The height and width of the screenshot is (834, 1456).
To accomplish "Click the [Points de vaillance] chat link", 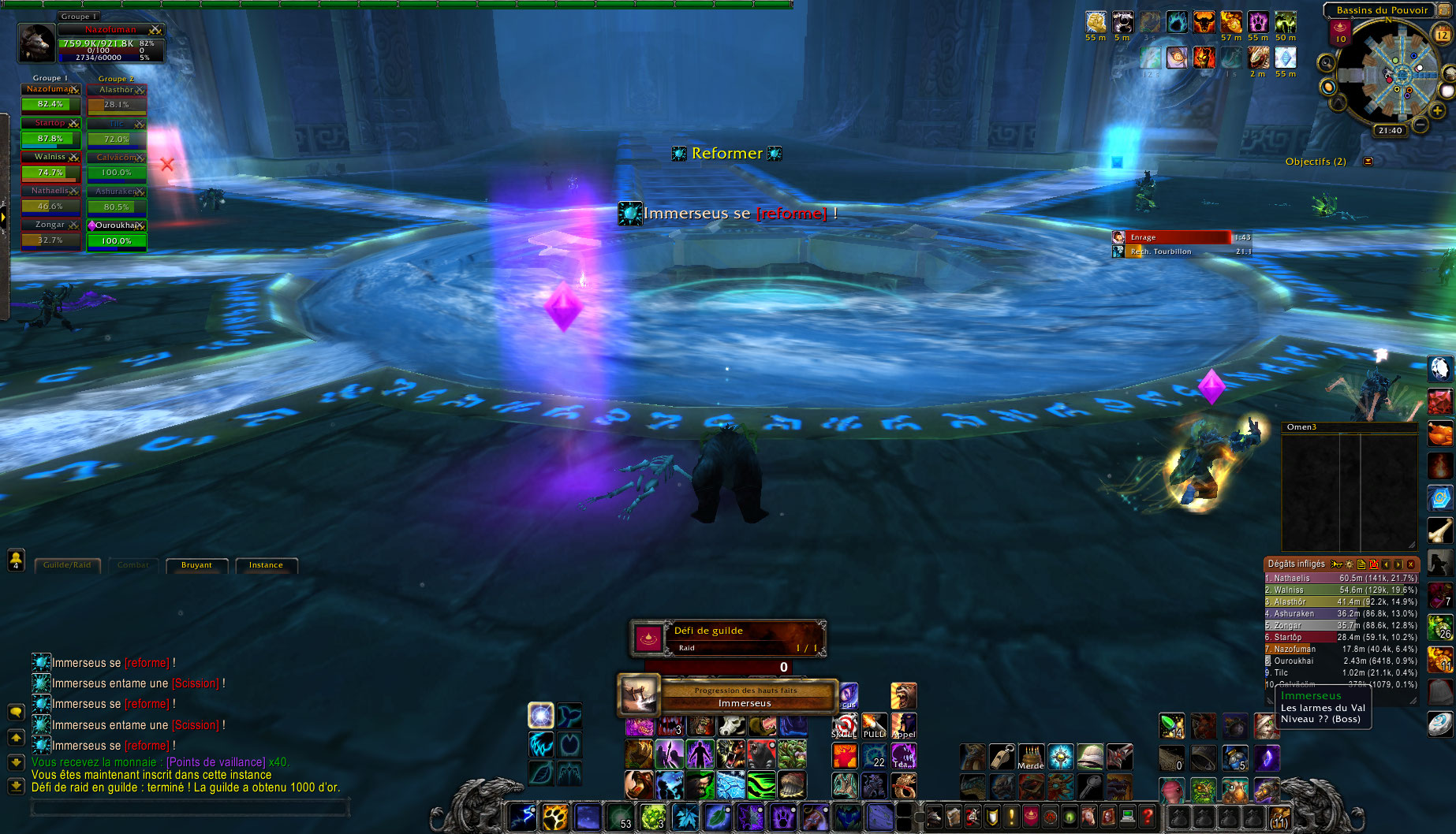I will [214, 762].
